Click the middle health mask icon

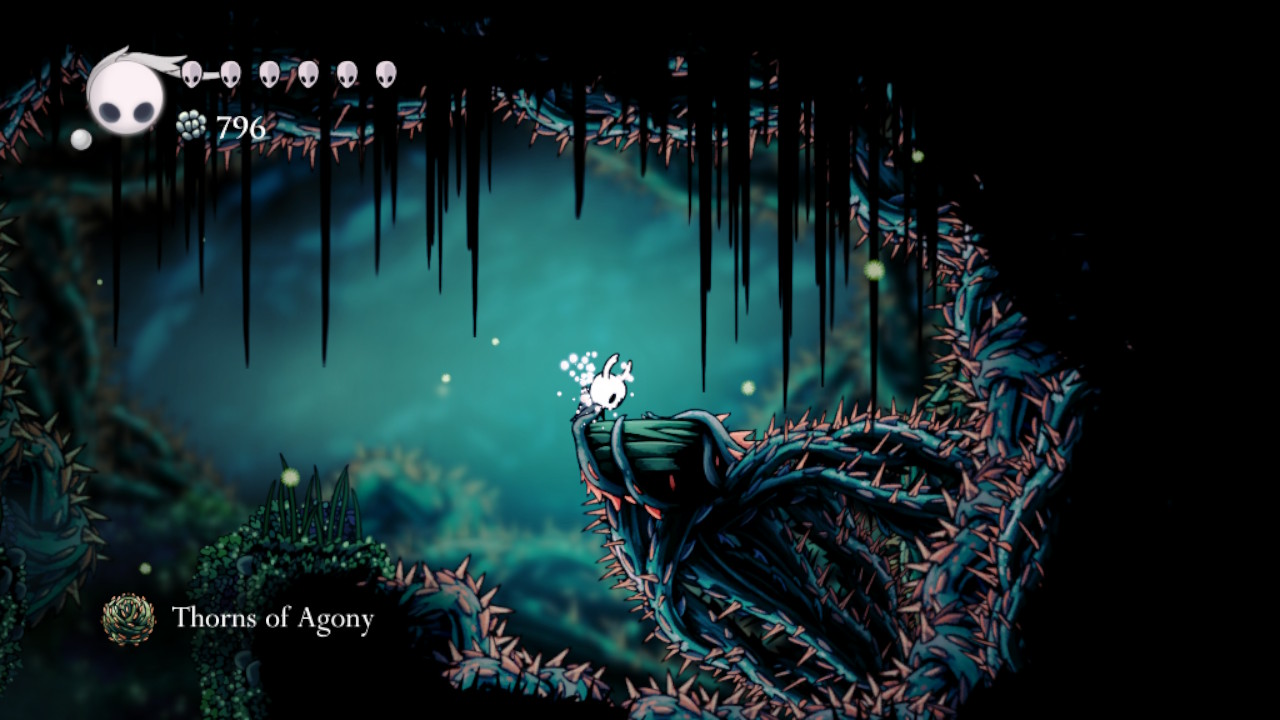point(269,73)
